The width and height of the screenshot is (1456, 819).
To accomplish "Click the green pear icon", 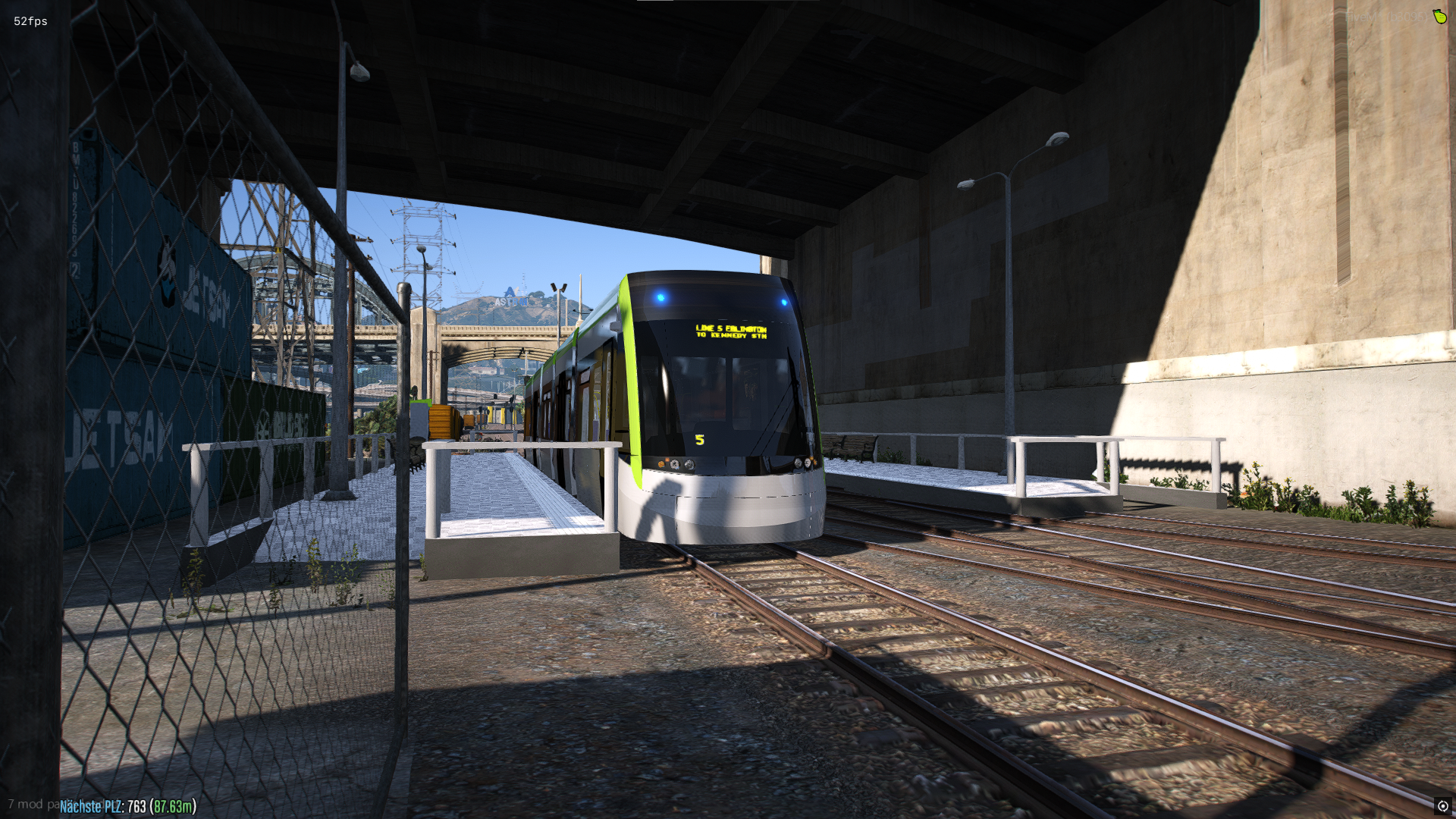I will click(x=1439, y=16).
